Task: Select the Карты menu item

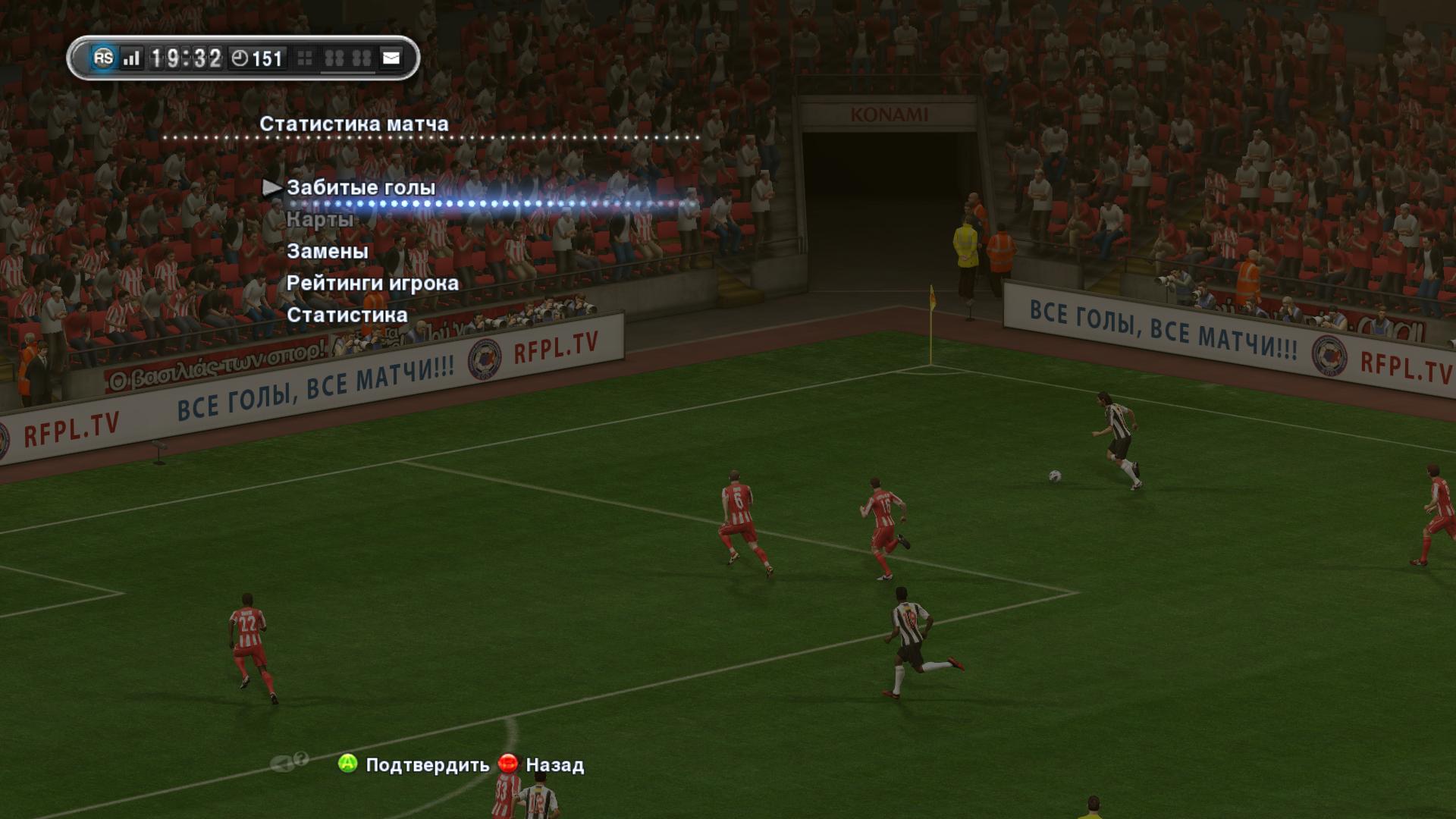Action: [x=320, y=220]
